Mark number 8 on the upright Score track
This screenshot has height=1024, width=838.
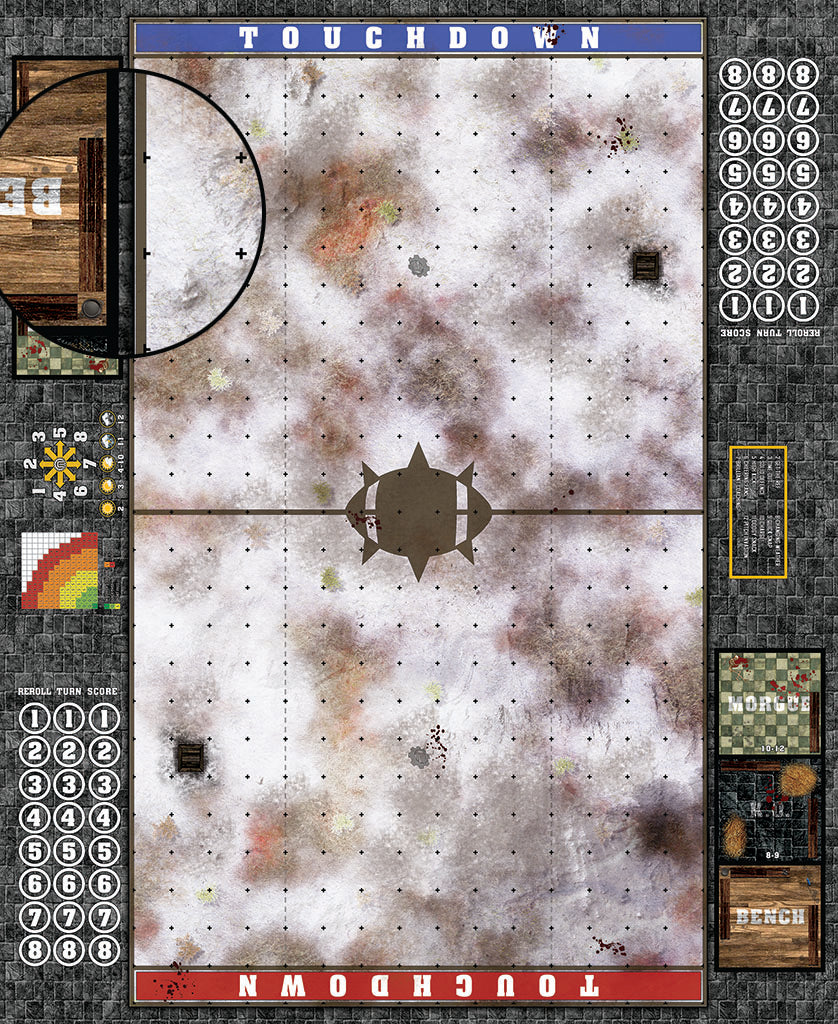point(103,951)
